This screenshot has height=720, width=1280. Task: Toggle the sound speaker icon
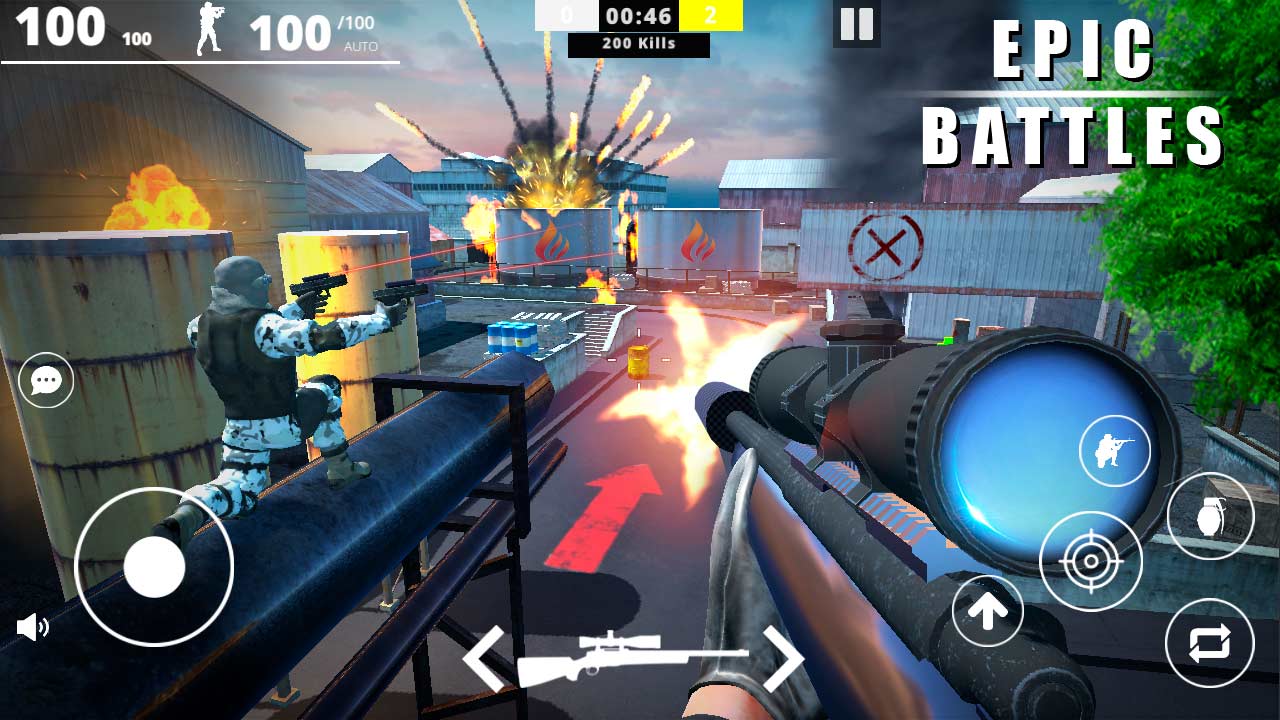(x=32, y=627)
